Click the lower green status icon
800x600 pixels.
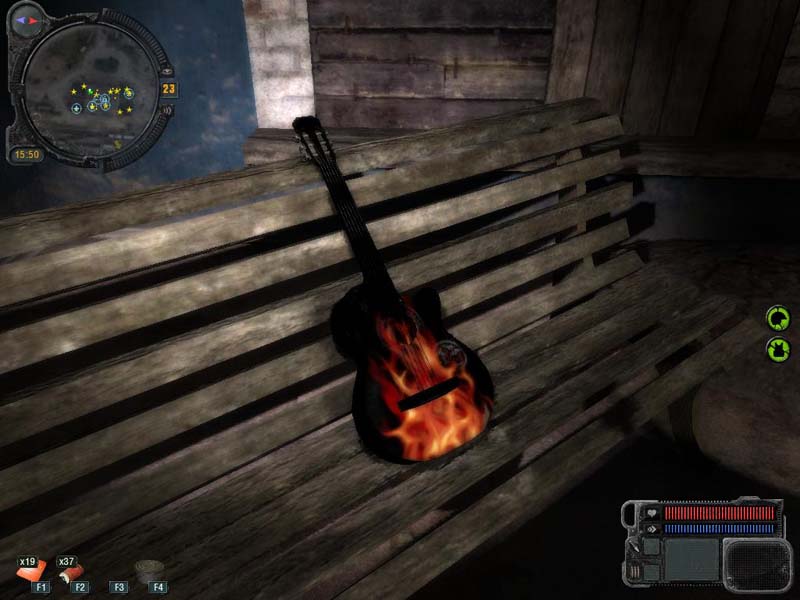[777, 349]
